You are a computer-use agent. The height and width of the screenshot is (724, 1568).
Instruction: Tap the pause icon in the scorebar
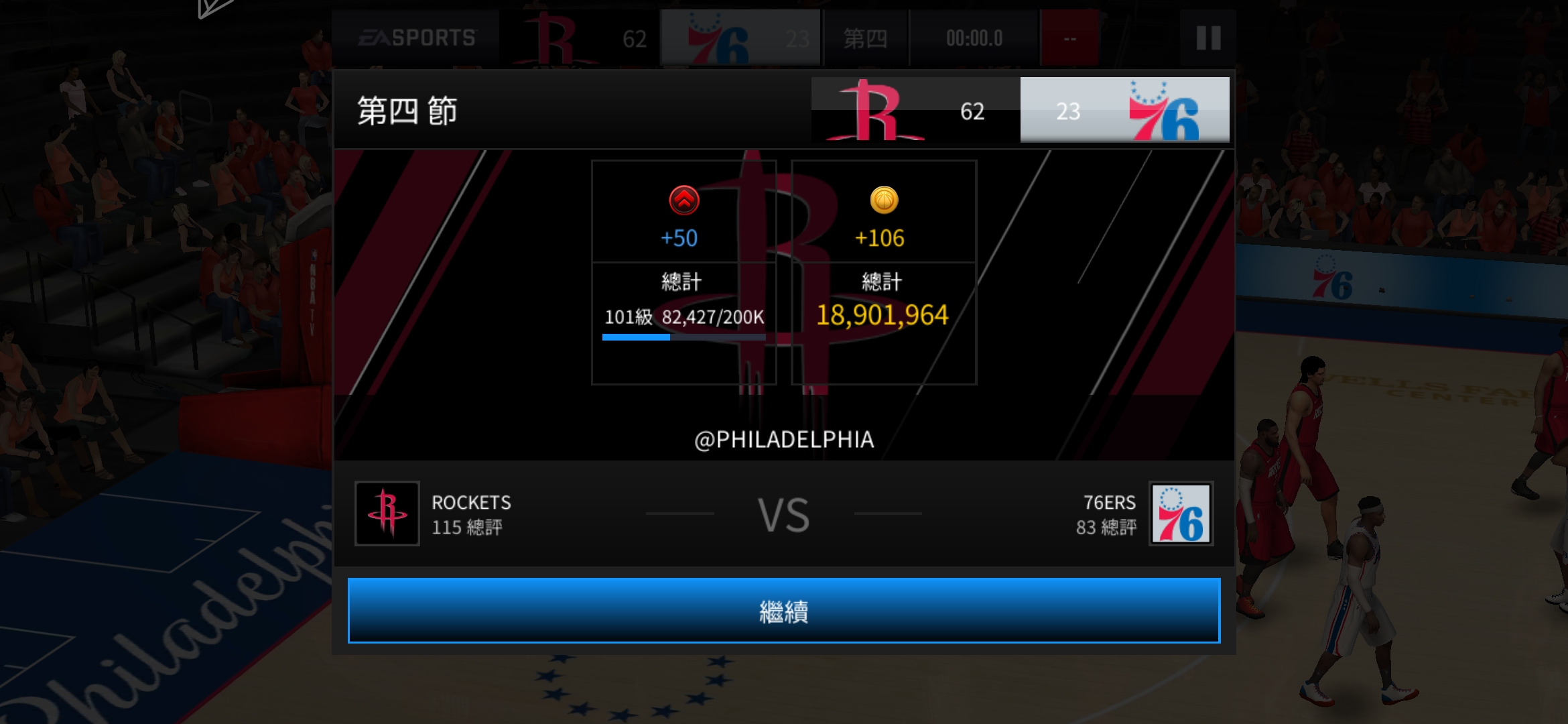1208,38
